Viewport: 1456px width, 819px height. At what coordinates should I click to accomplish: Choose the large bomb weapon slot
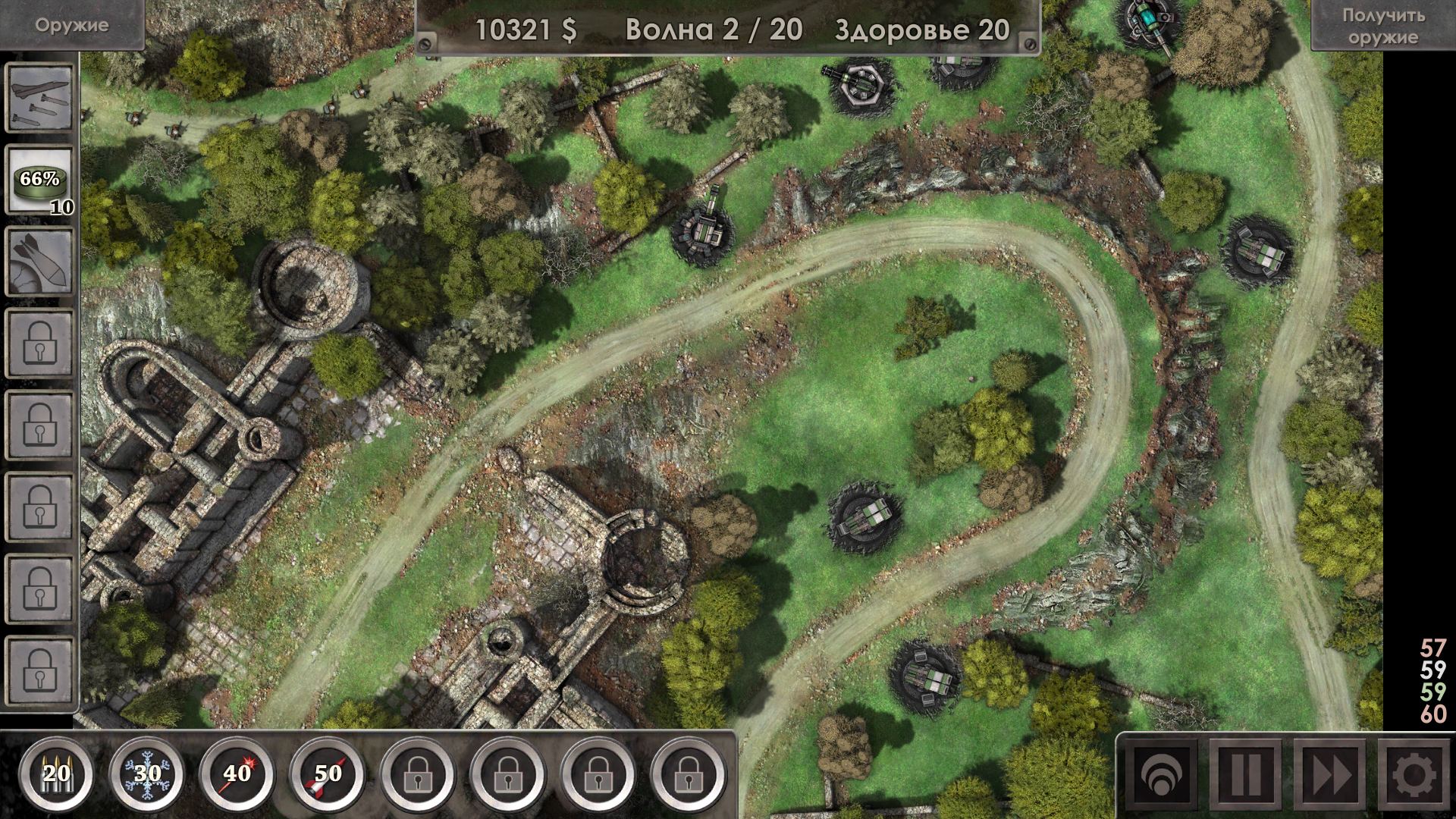tap(40, 262)
